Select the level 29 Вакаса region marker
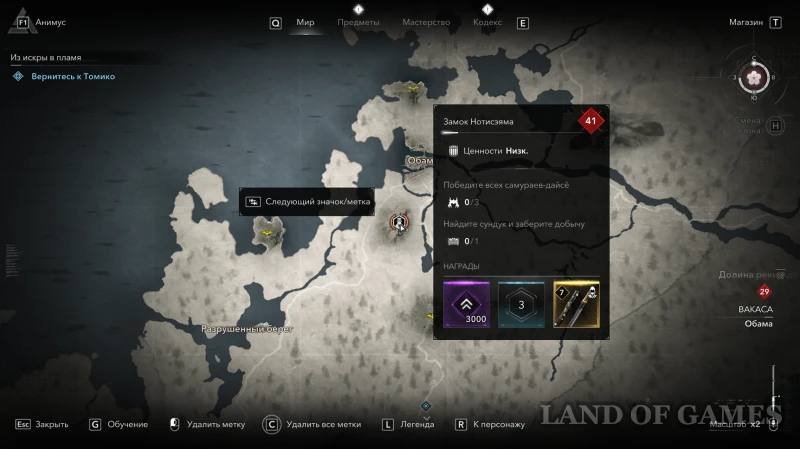 (764, 292)
